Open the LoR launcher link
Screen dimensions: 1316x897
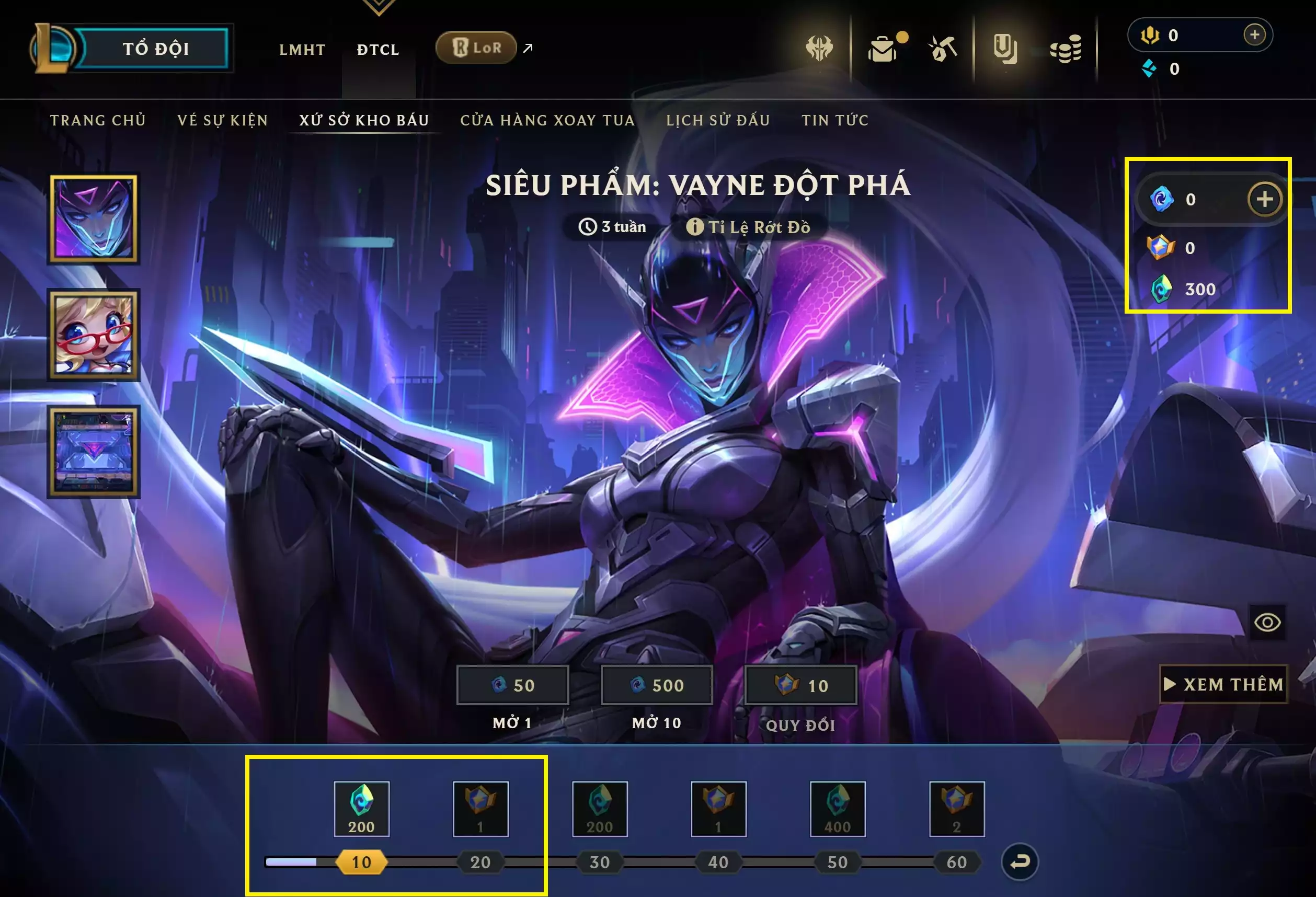pyautogui.click(x=477, y=48)
